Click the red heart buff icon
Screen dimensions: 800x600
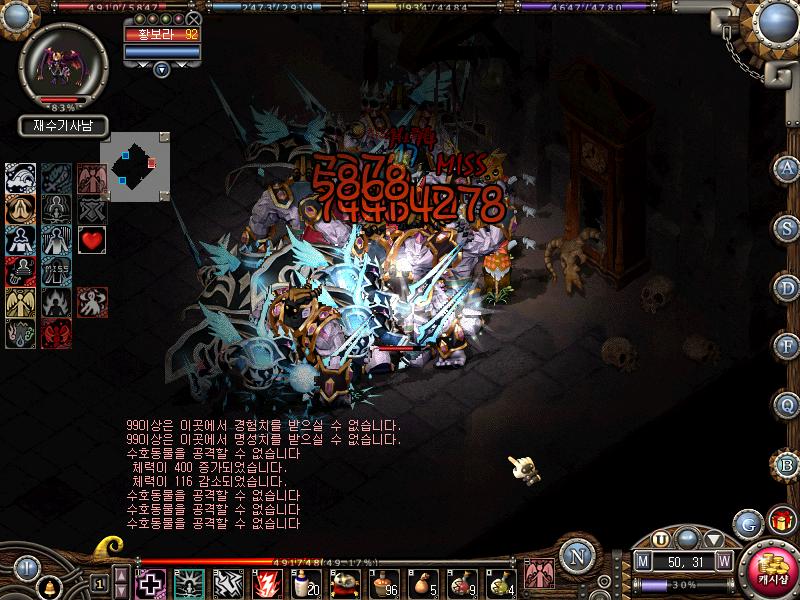coord(92,240)
